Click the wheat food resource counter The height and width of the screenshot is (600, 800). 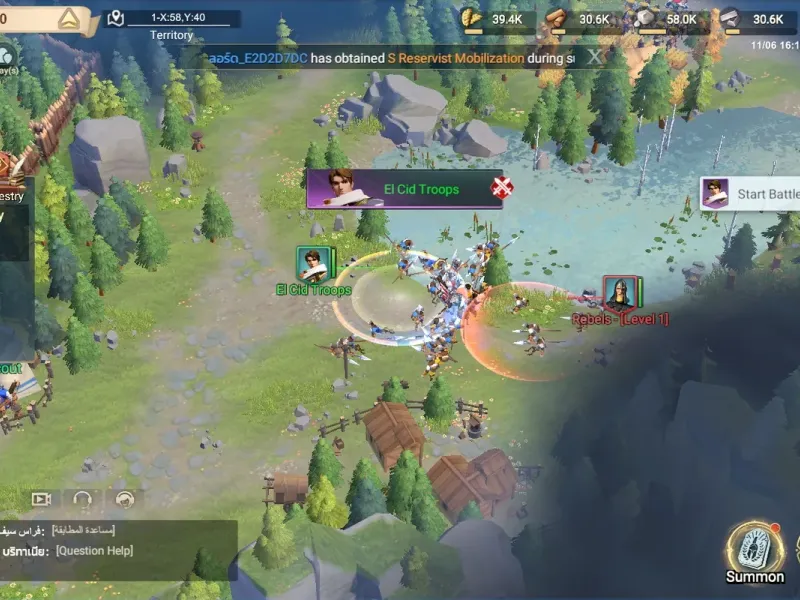[x=494, y=19]
